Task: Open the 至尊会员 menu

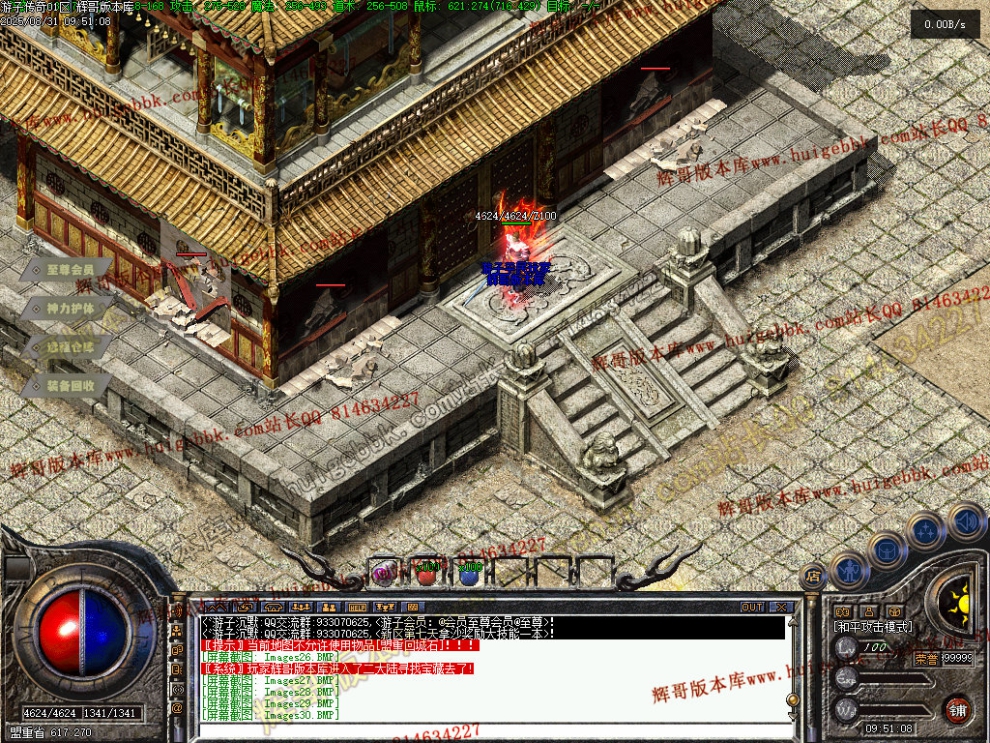Action: click(x=68, y=270)
